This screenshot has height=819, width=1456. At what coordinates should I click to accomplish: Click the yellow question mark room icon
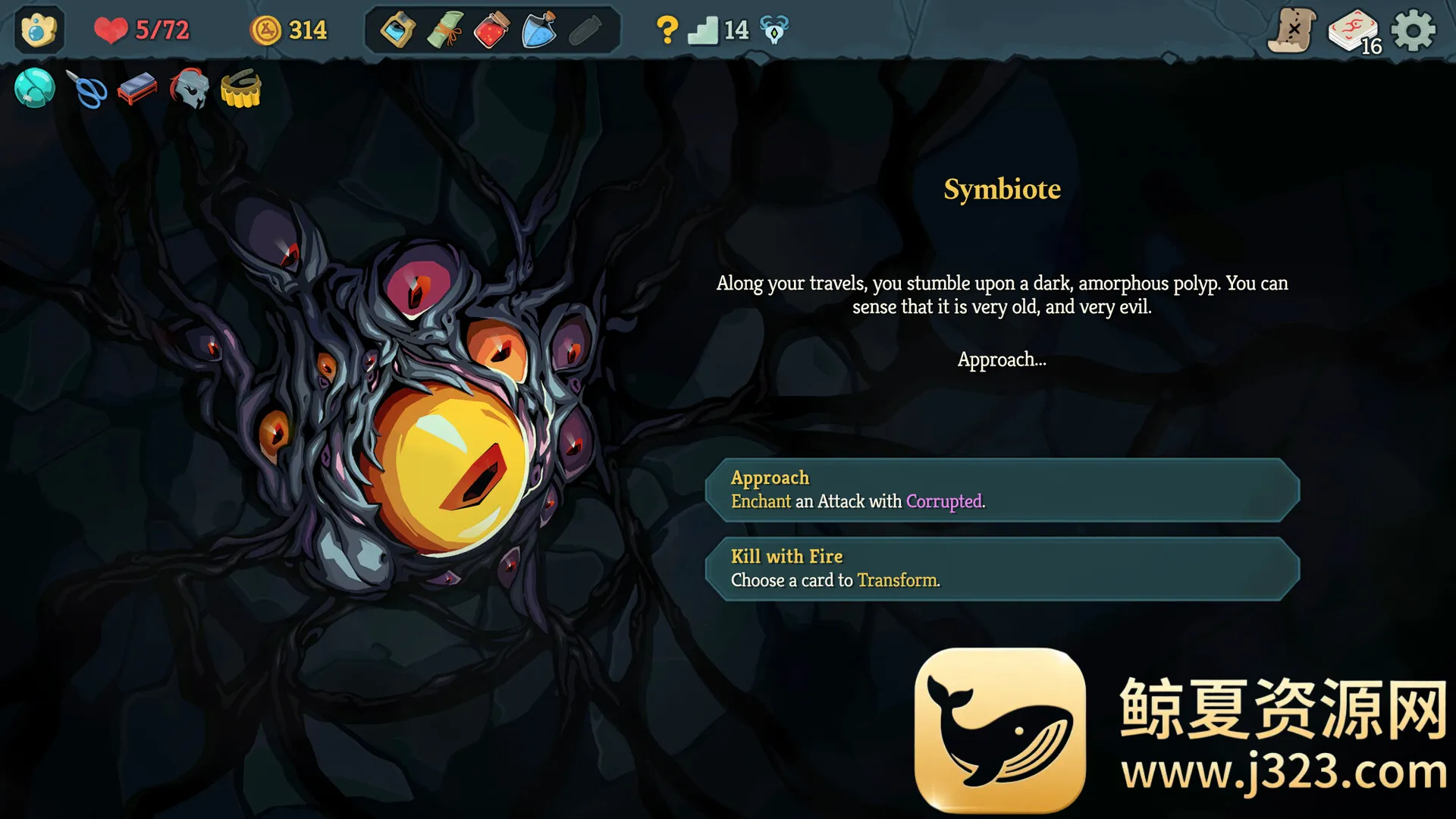point(667,30)
